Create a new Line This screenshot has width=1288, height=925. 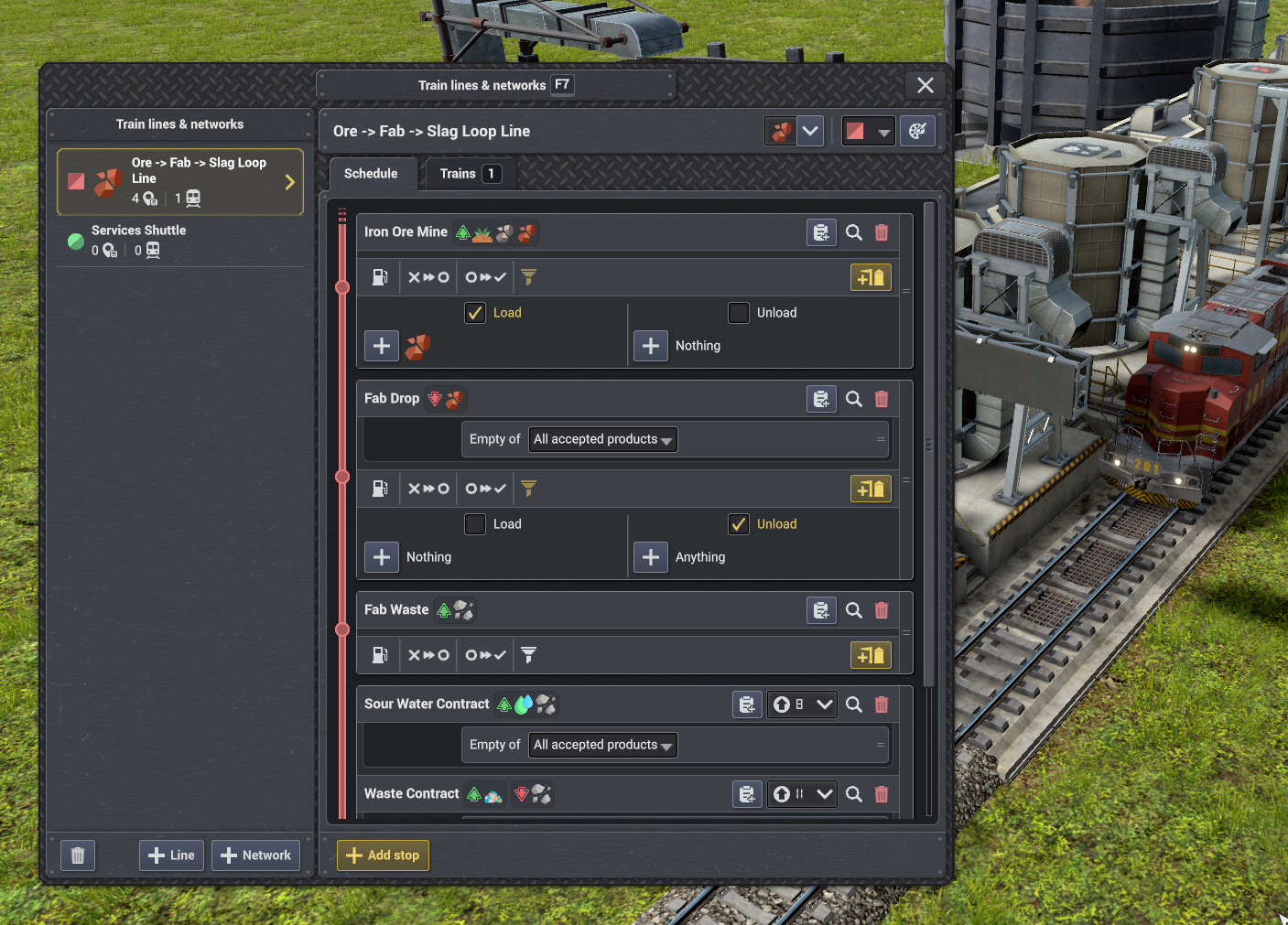coord(171,855)
